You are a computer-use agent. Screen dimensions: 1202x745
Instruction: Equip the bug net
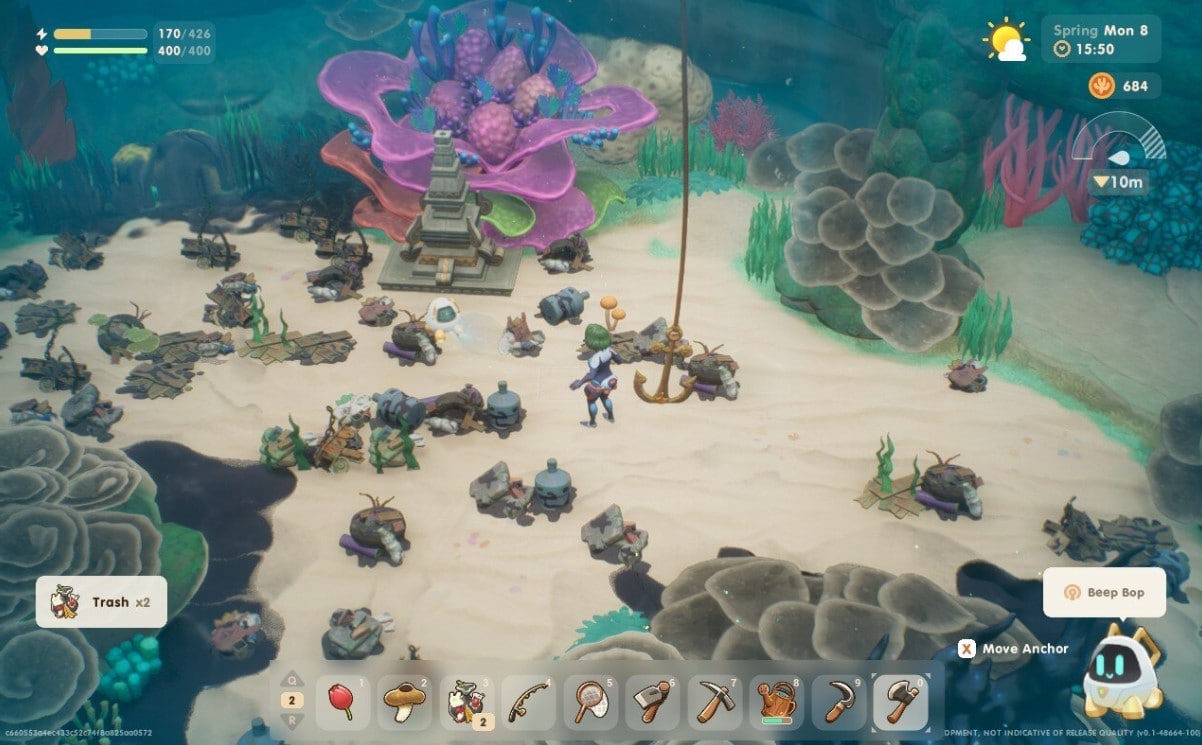[x=591, y=702]
